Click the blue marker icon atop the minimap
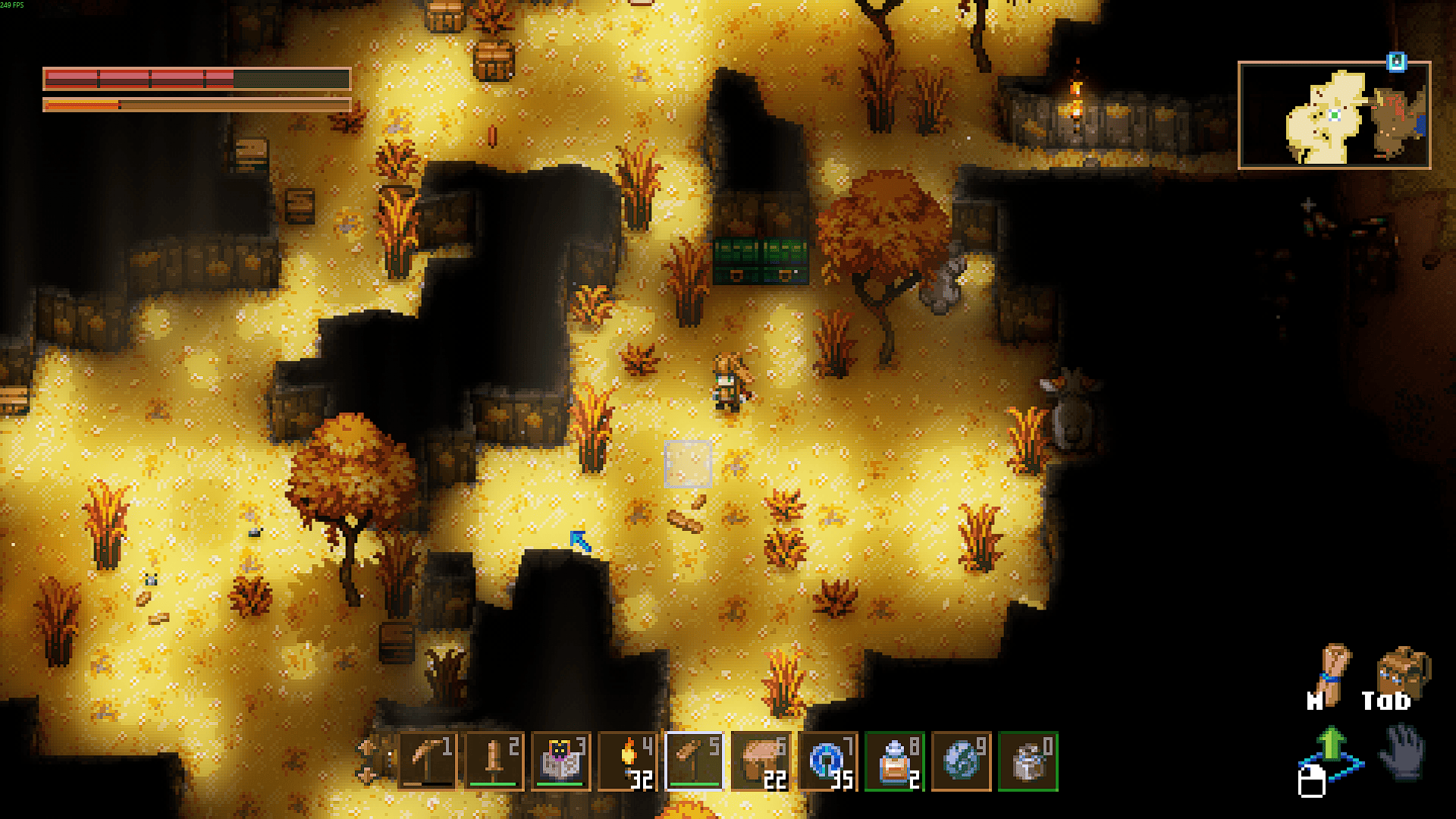The image size is (1456, 819). click(x=1396, y=62)
